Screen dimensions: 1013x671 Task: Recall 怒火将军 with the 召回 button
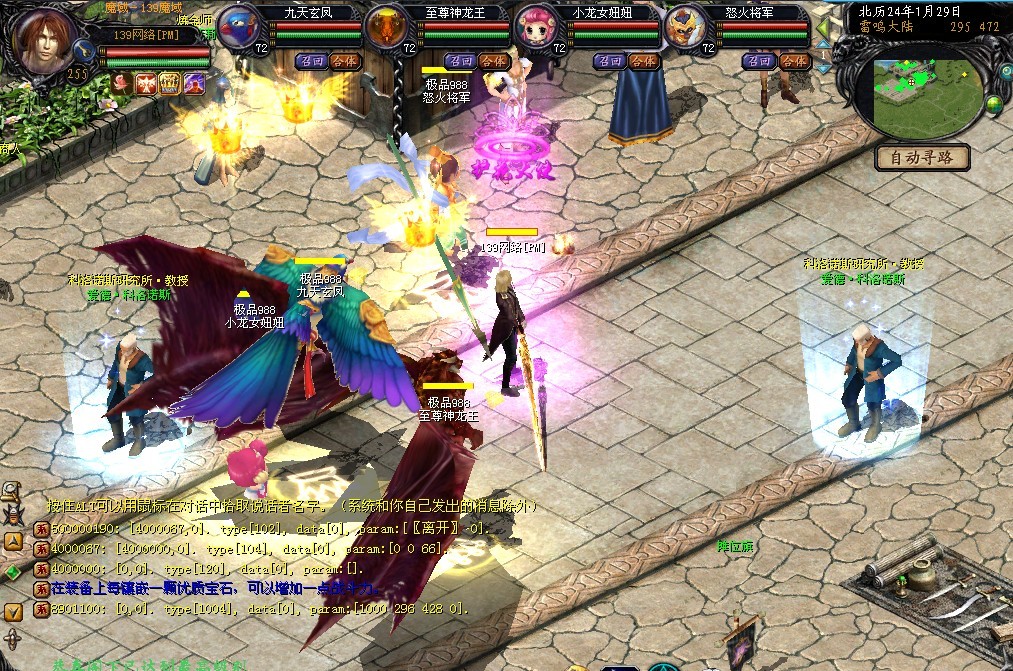[757, 61]
